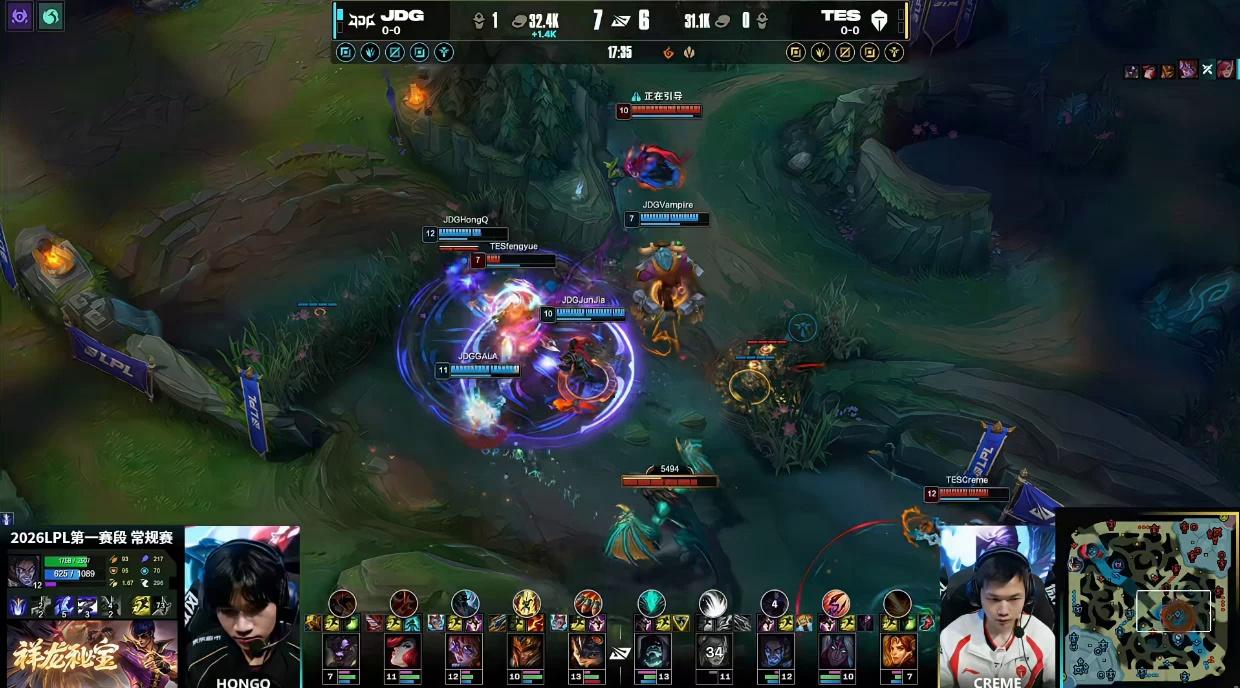Click the teal round icon in top-left corner
The width and height of the screenshot is (1240, 688).
(x=50, y=16)
